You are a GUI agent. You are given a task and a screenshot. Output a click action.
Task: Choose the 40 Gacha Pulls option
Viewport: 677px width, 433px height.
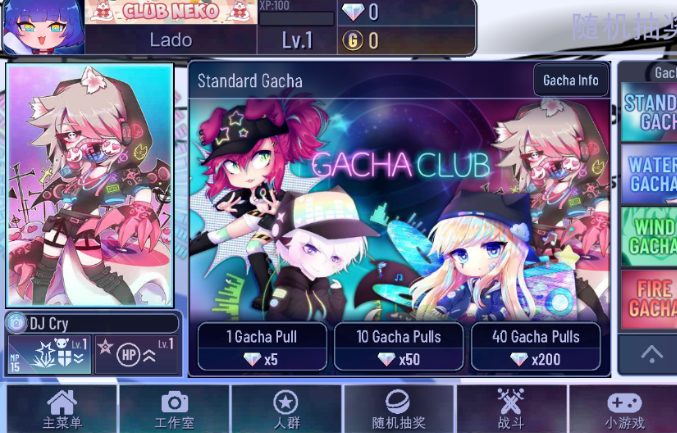(x=535, y=347)
